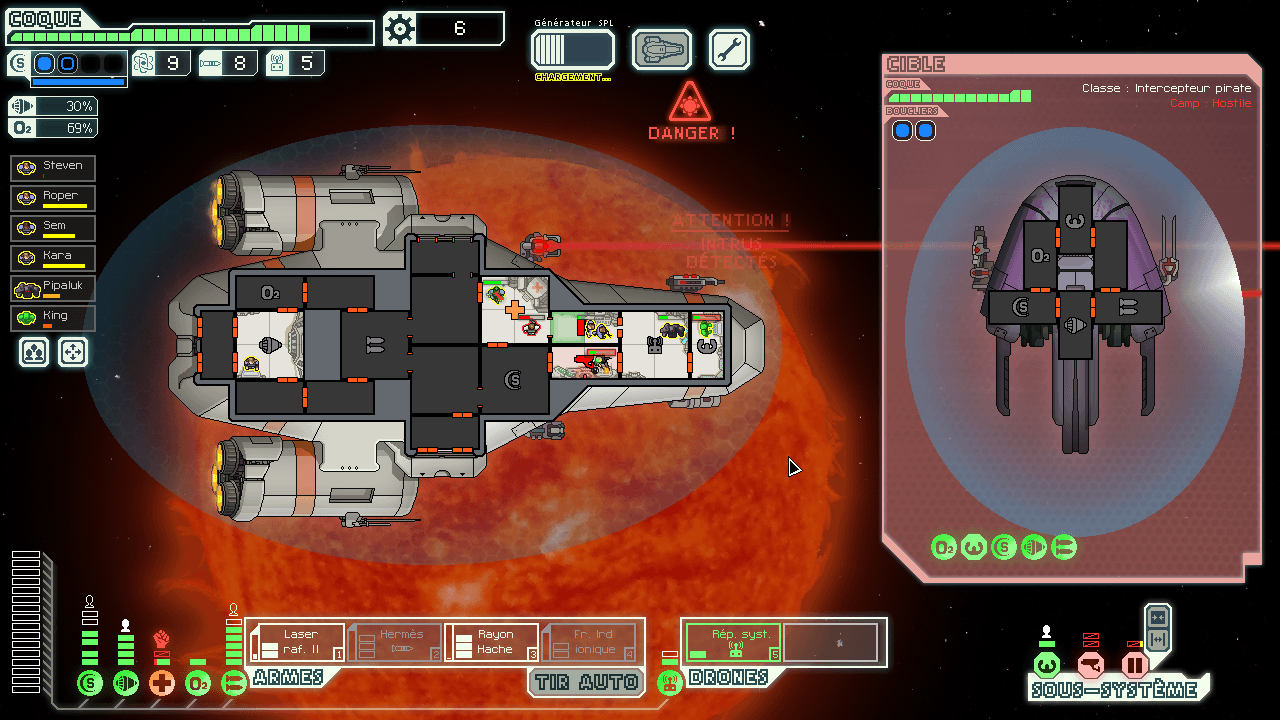Click the medbay system cross icon

click(x=162, y=684)
